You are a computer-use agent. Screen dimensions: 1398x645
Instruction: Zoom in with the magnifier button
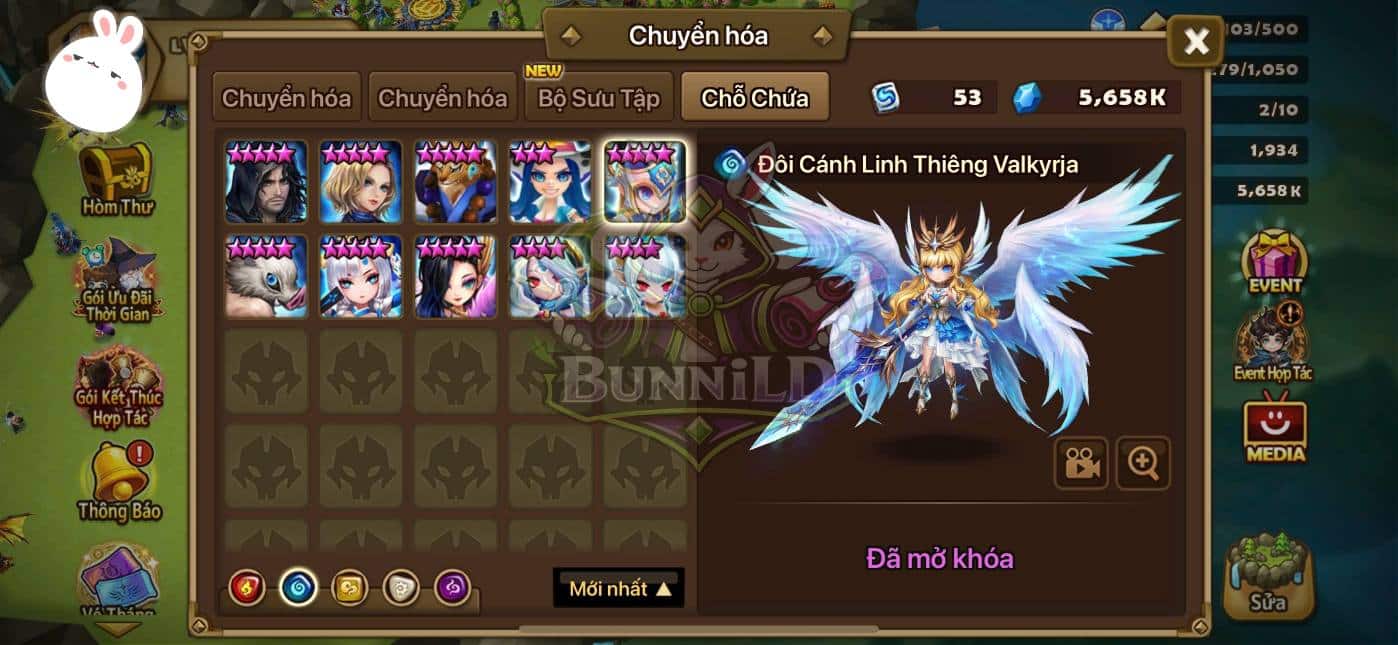tap(1142, 463)
